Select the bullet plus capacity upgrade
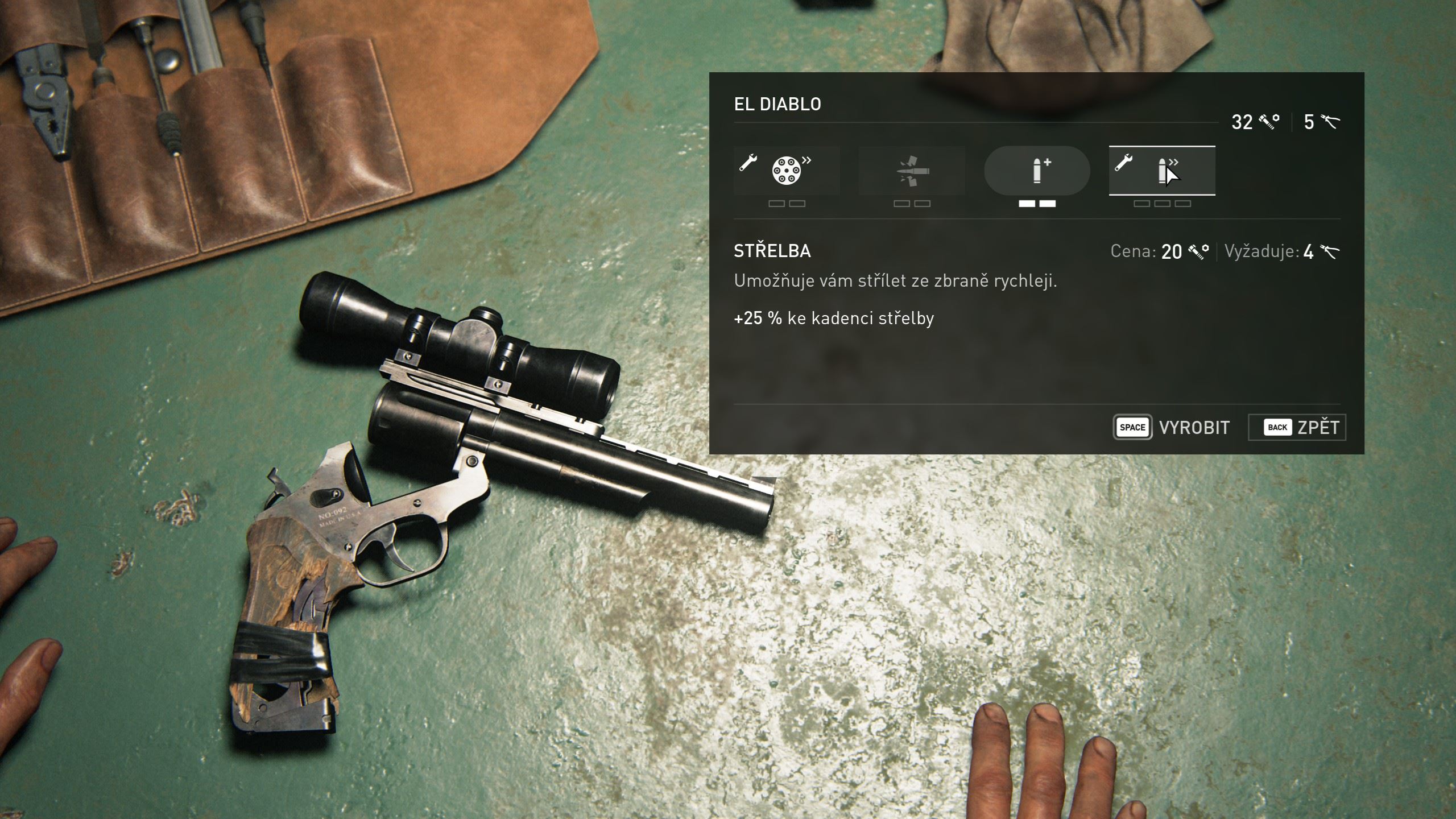 tap(1037, 171)
